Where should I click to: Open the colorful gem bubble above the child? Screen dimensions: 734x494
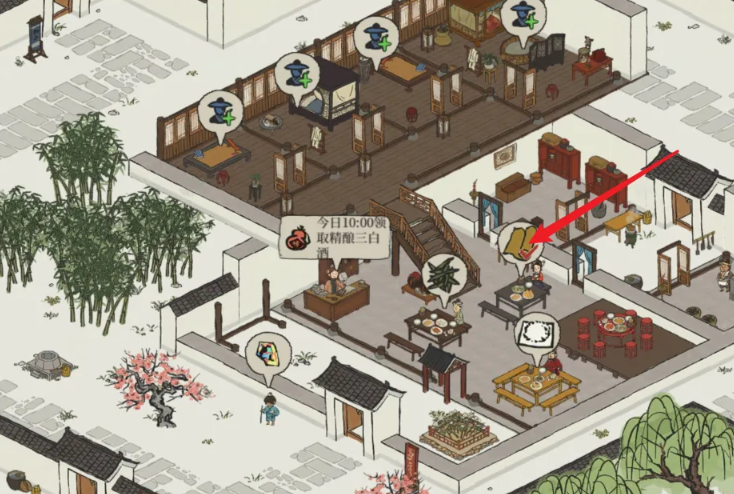(267, 354)
